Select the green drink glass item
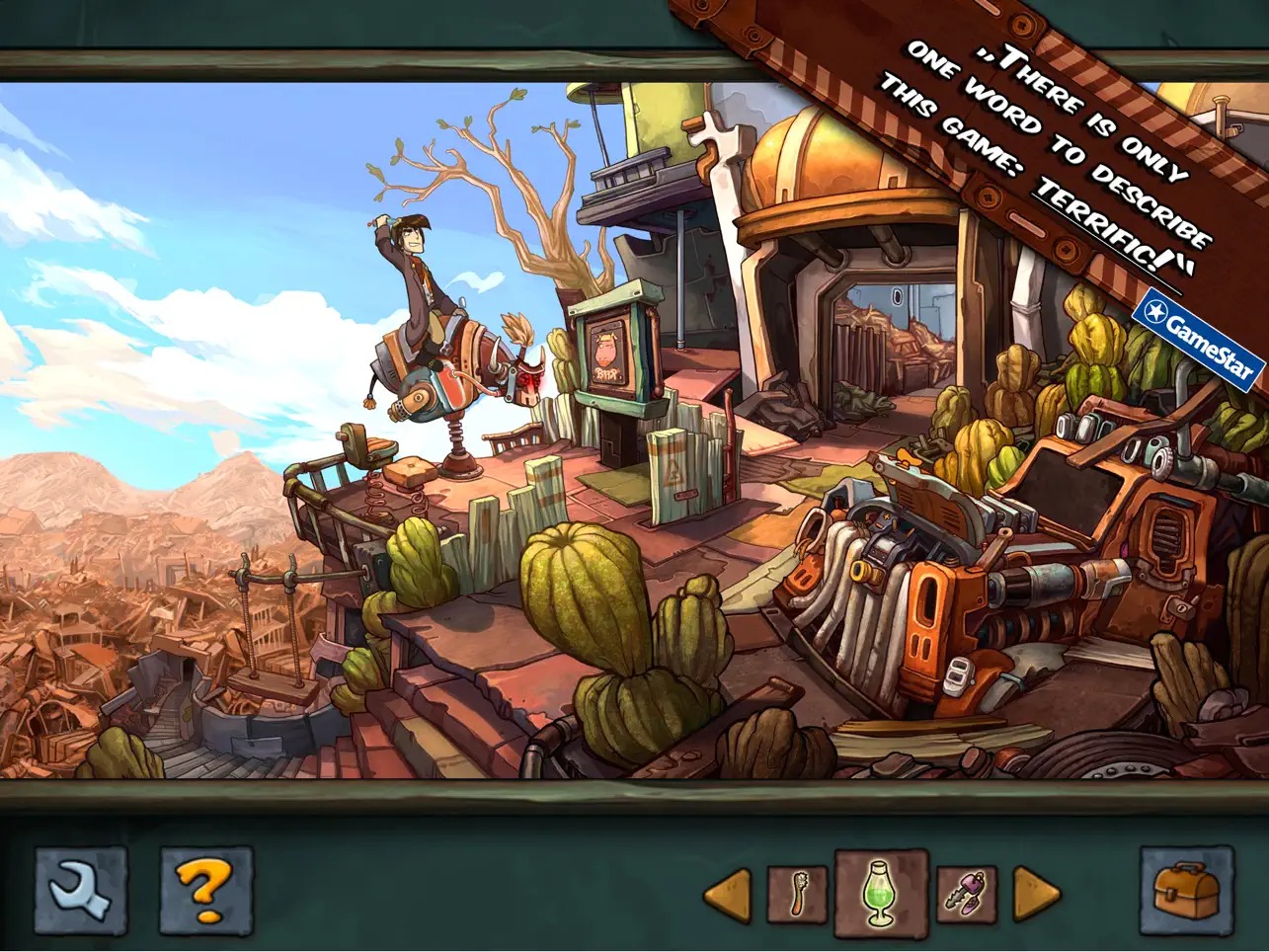This screenshot has width=1269, height=952. [x=881, y=894]
